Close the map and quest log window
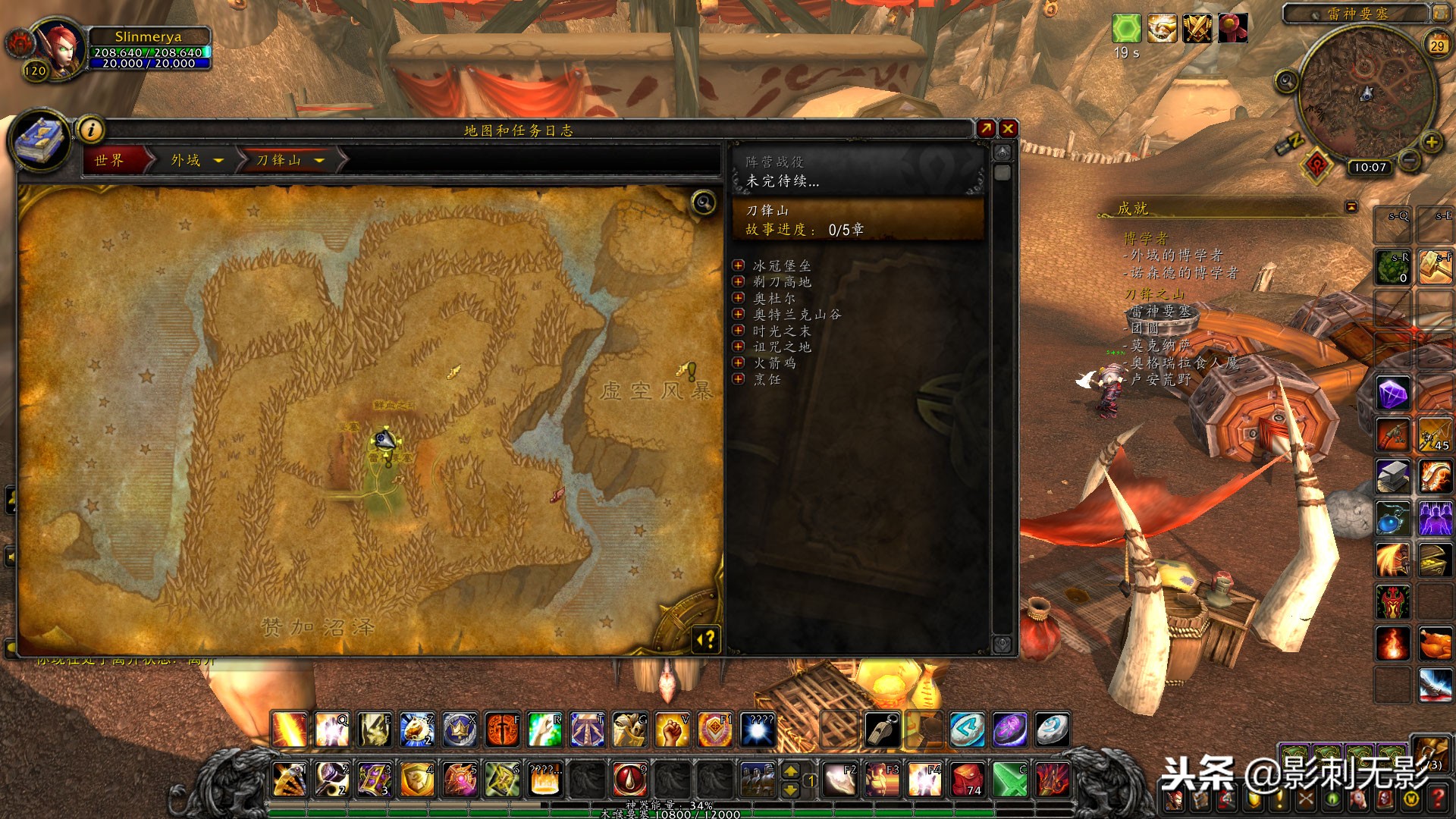 point(1008,129)
